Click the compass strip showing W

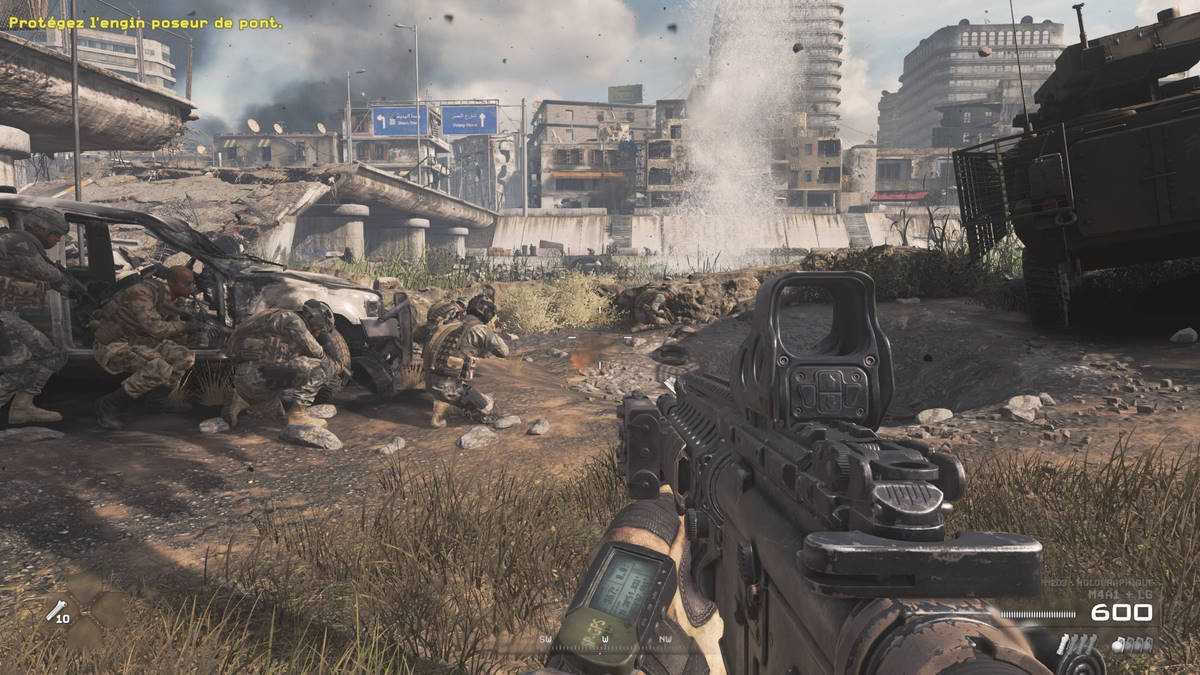(x=604, y=638)
